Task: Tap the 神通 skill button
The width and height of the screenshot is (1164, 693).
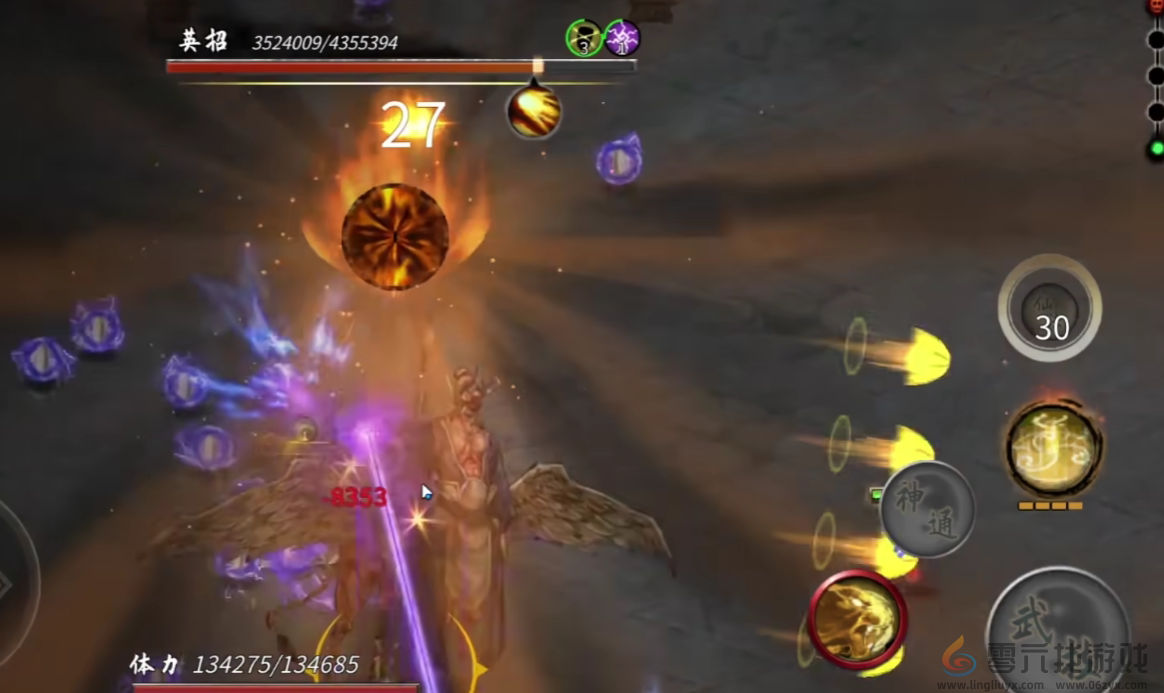Action: click(x=927, y=509)
